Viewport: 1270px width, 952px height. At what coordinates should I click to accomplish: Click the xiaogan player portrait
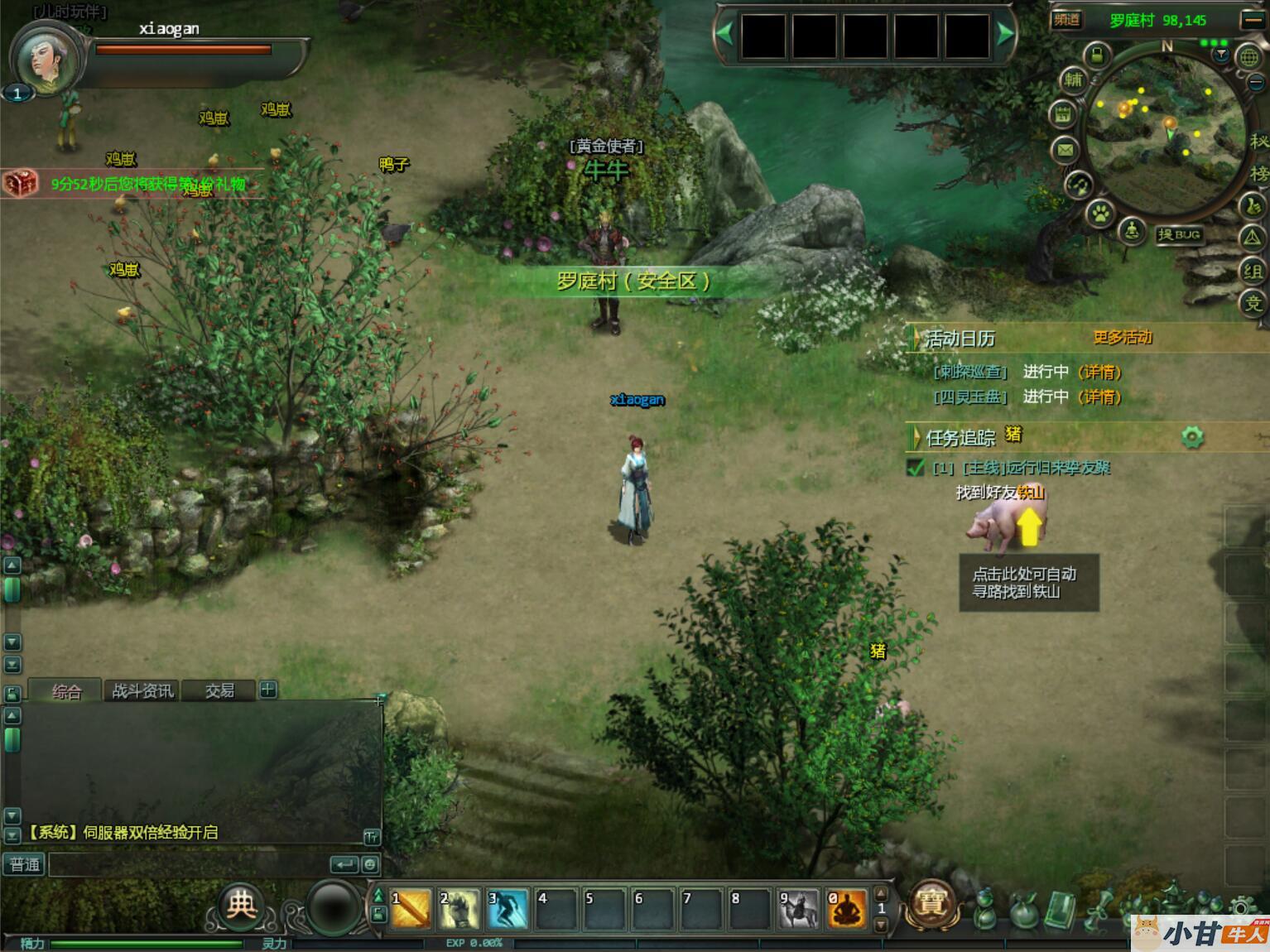coord(44,60)
